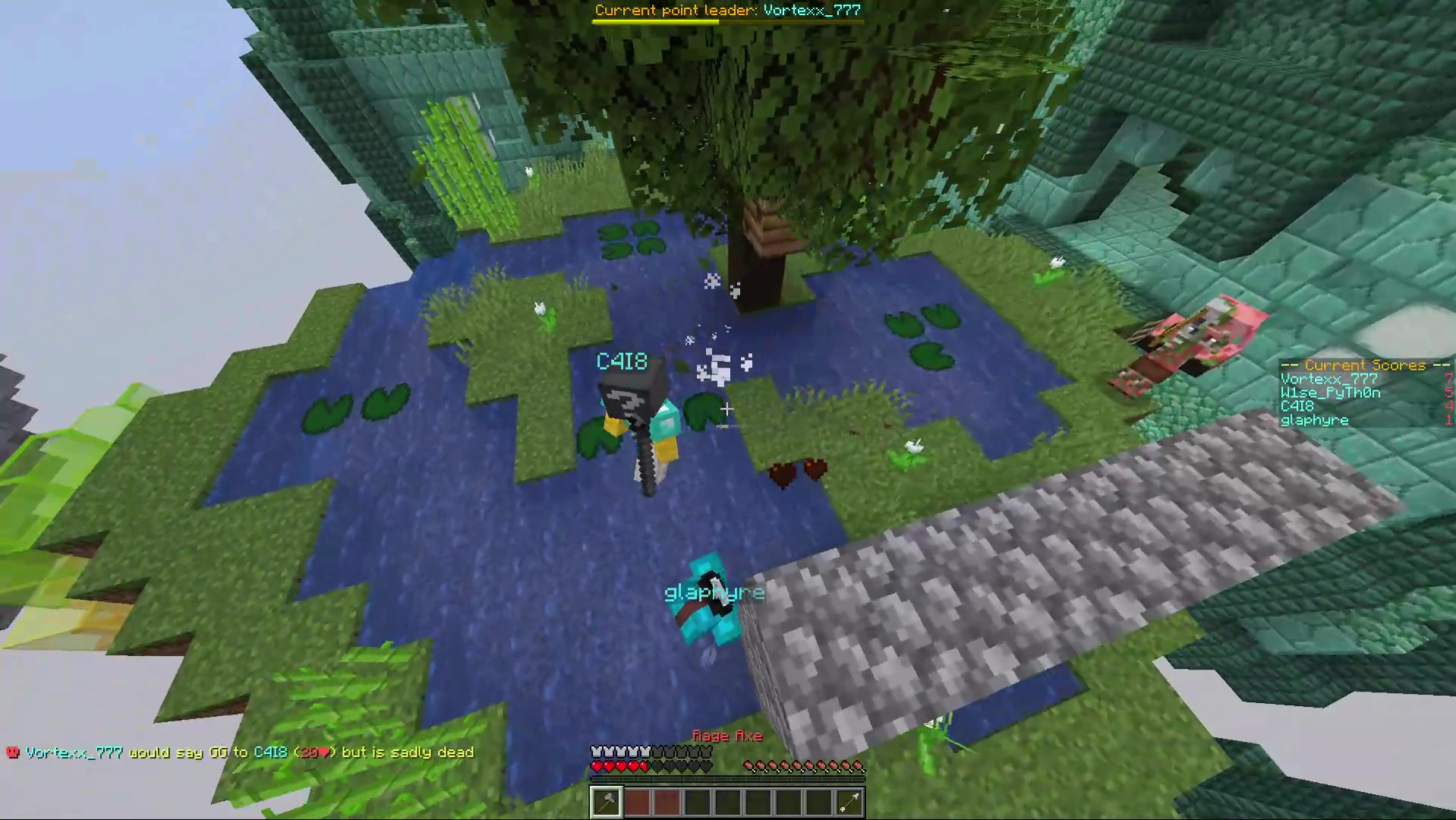The height and width of the screenshot is (820, 1456).
Task: Click glaphyre's score value of 1
Action: [1448, 420]
